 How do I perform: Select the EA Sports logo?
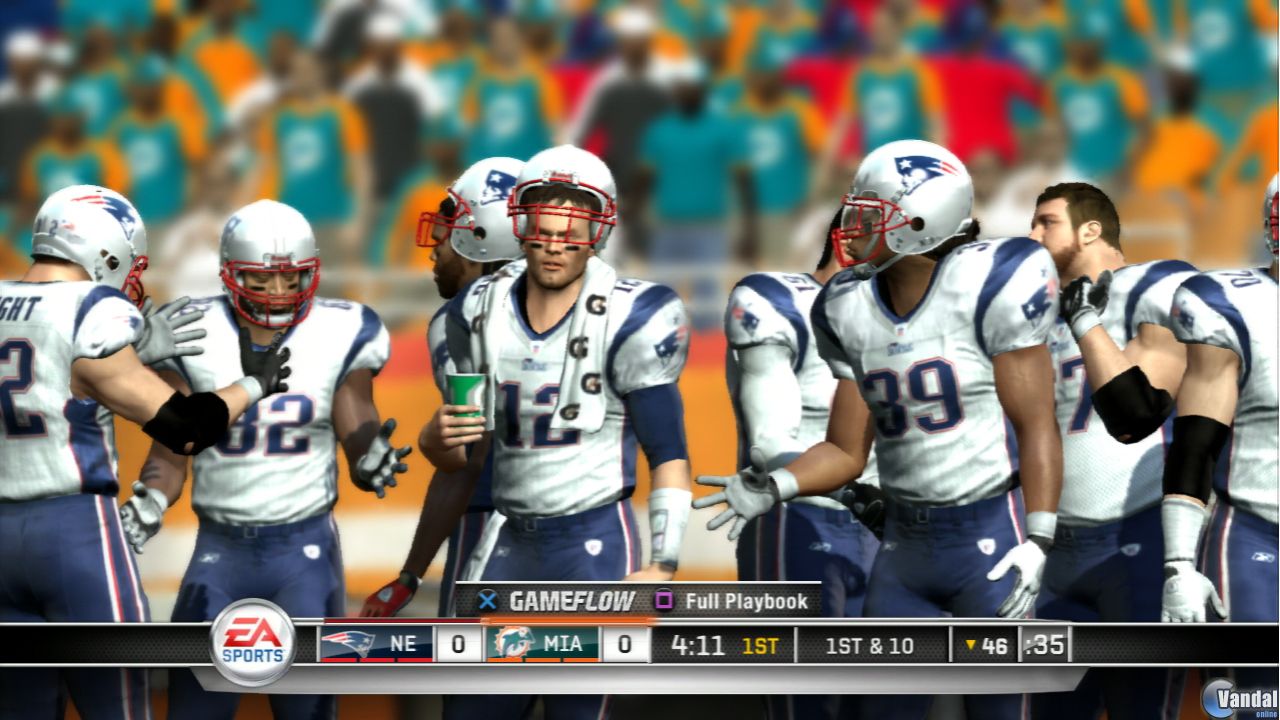coord(251,645)
